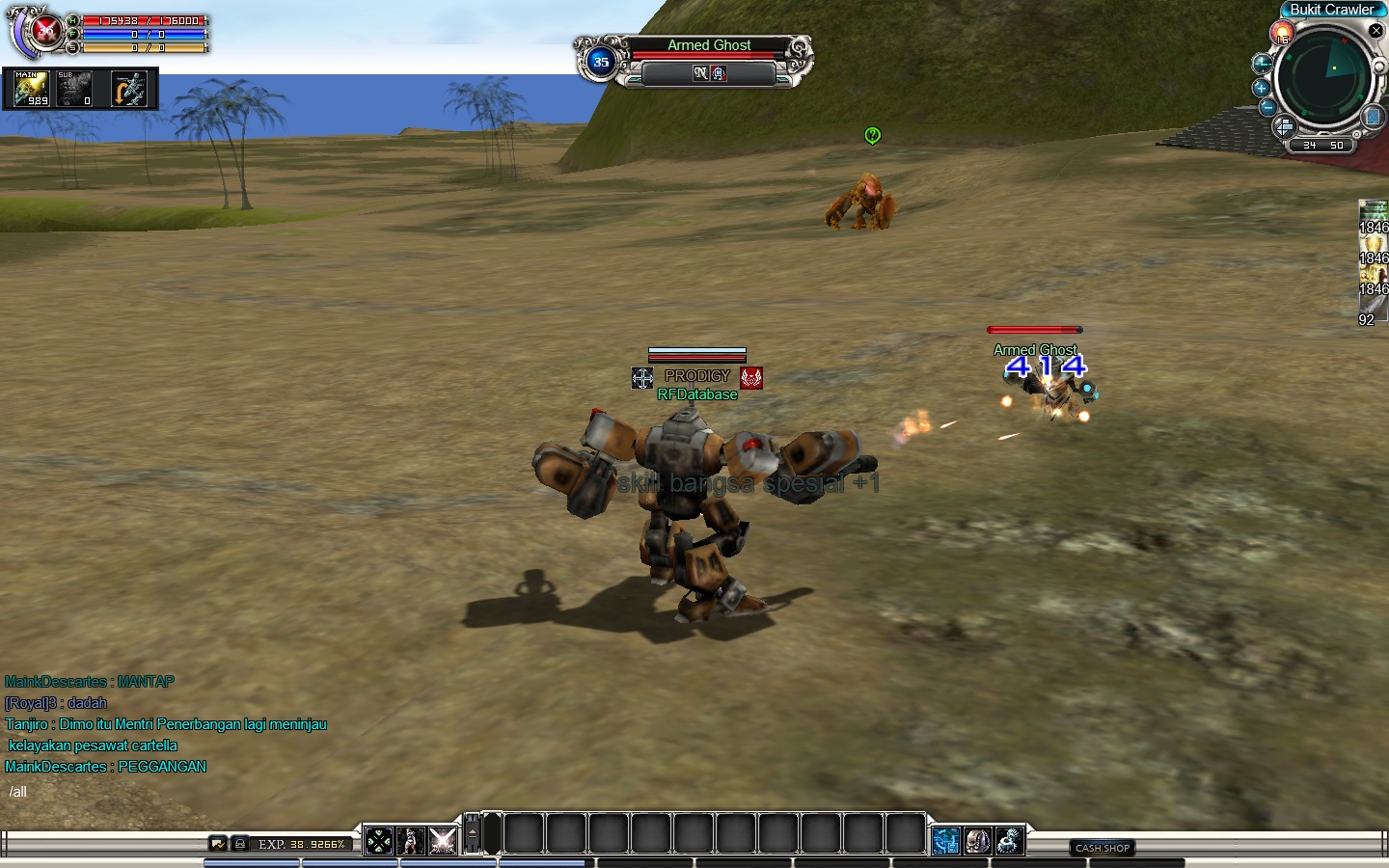Screen dimensions: 1389x868
Task: Open the blue circuit panel icon
Action: tap(945, 841)
